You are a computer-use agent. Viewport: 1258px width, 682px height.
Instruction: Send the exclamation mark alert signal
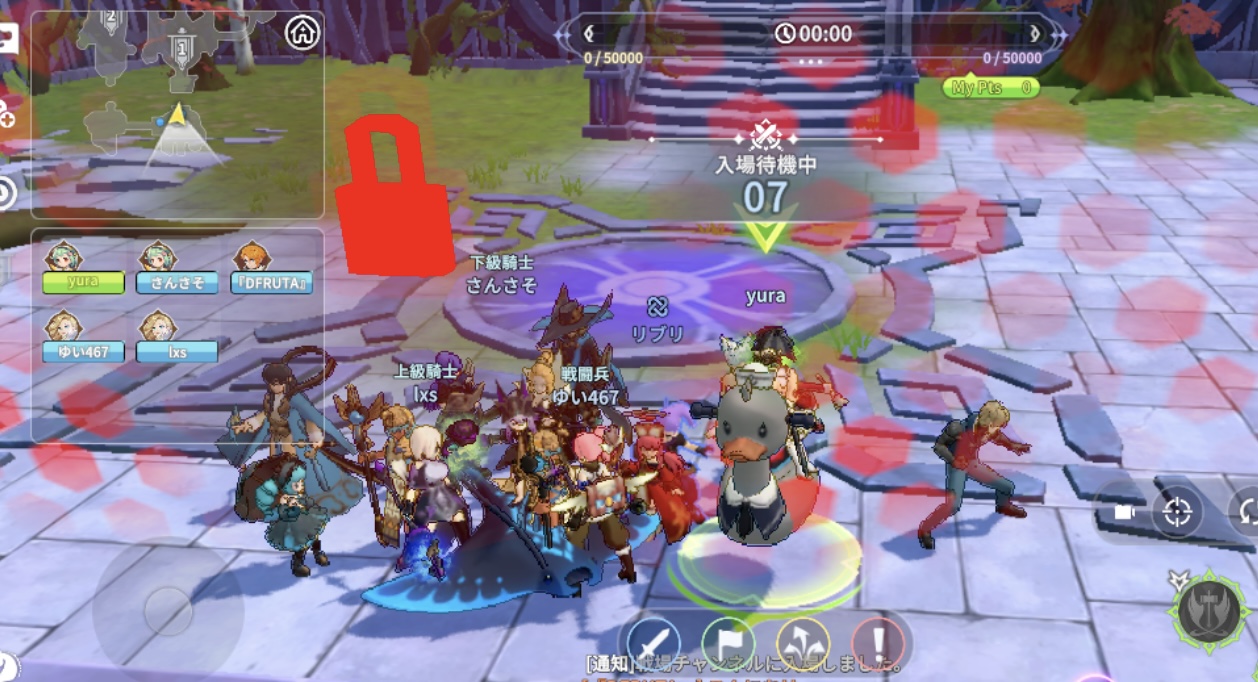tap(877, 643)
